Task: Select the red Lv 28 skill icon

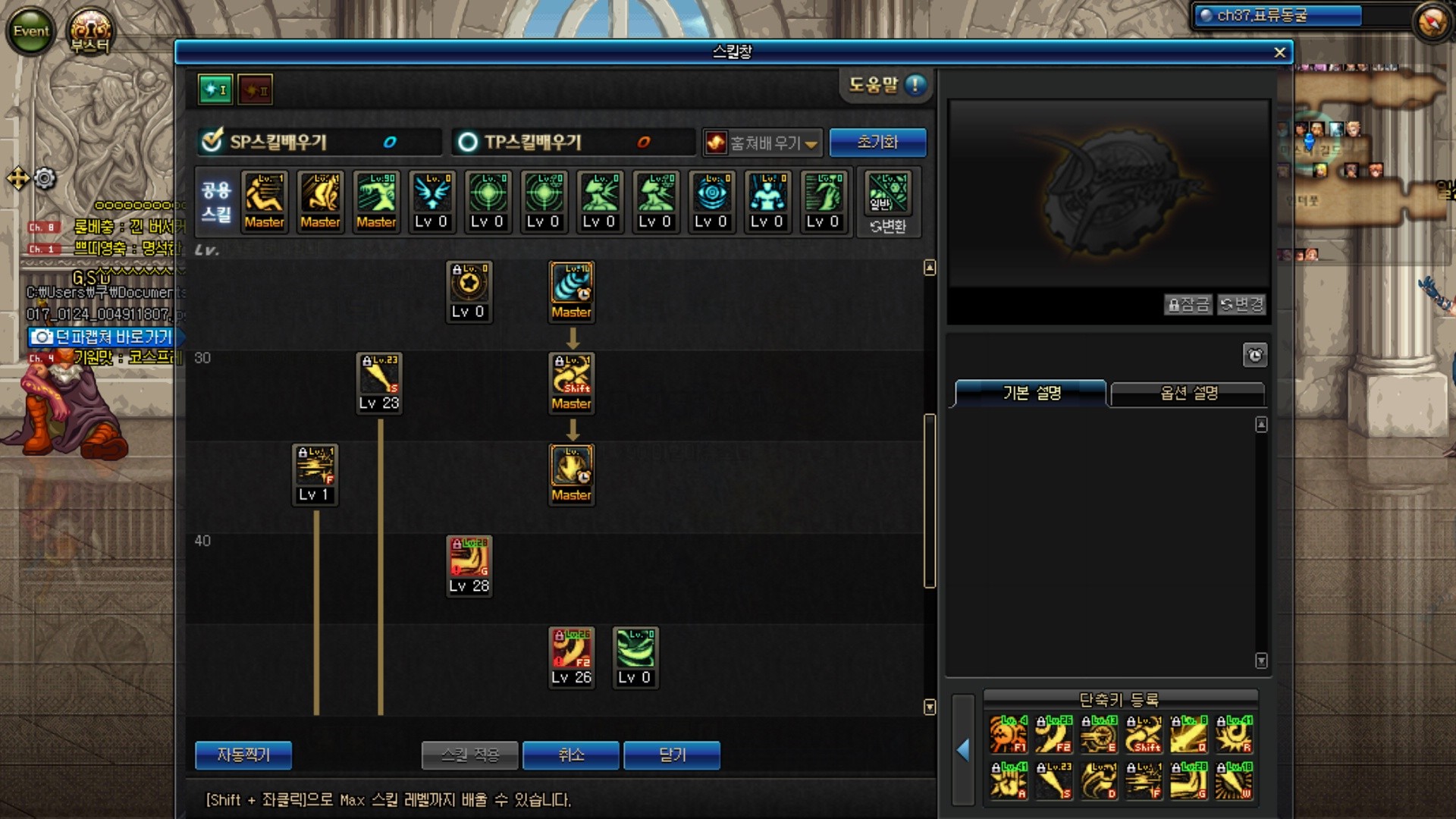Action: pos(469,558)
